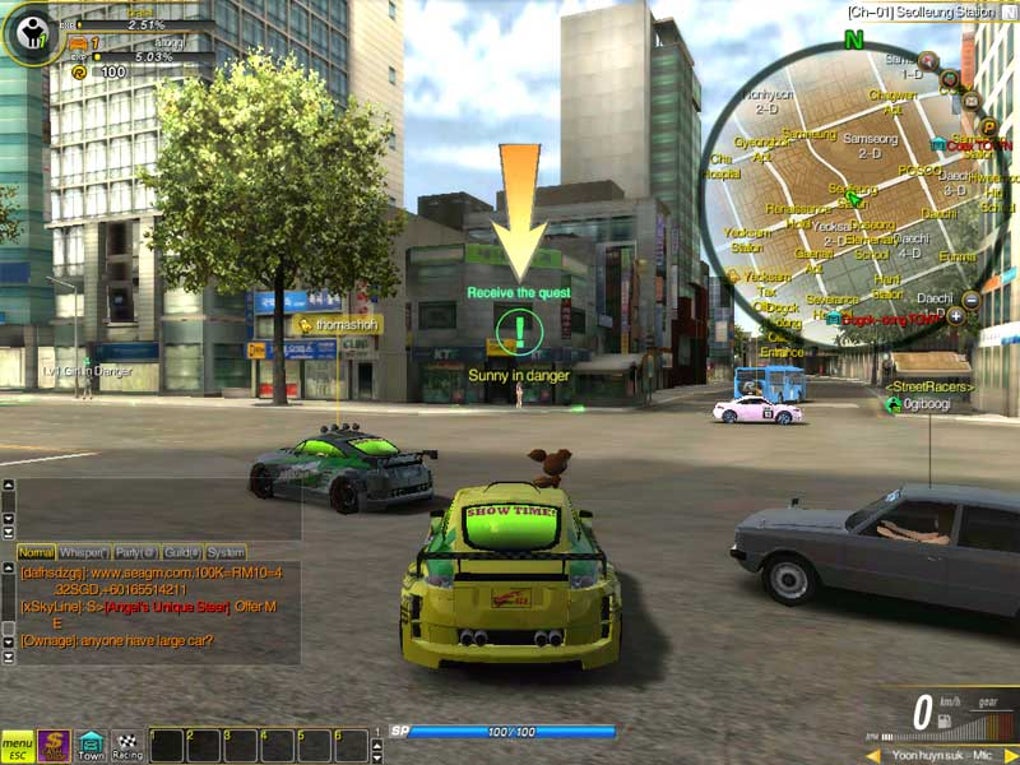
Task: Switch to the Whisper chat tab
Action: pos(83,552)
